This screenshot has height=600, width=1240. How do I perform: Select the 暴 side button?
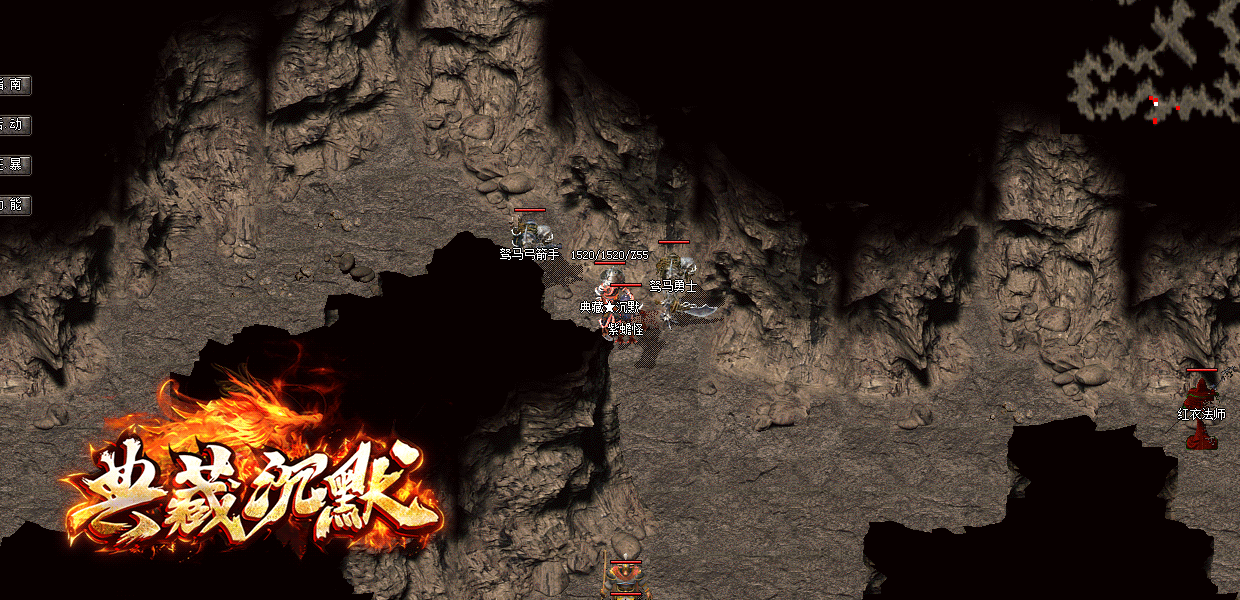(15, 165)
